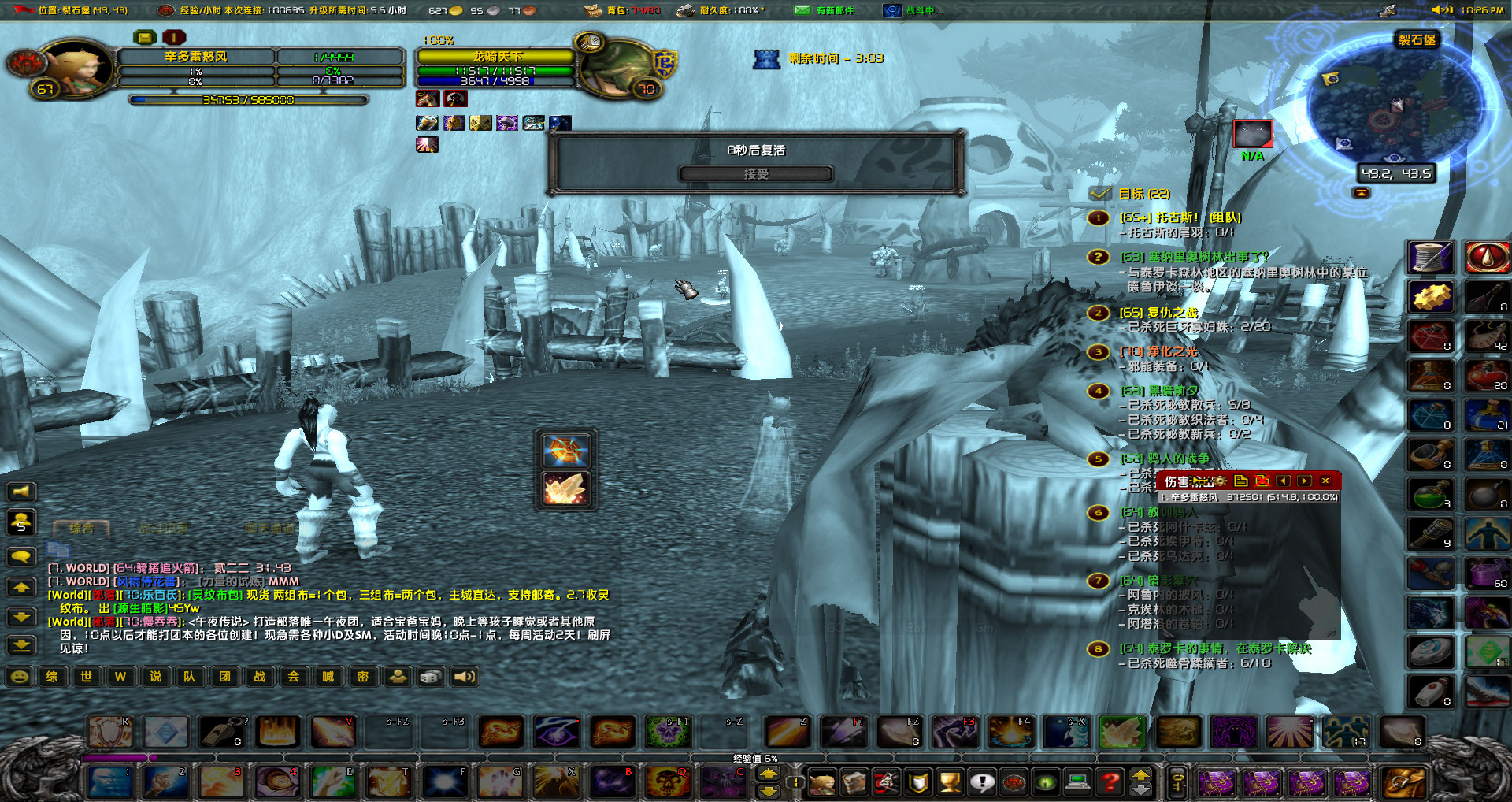Switch damage meter mode with the right arrow

point(1305,481)
